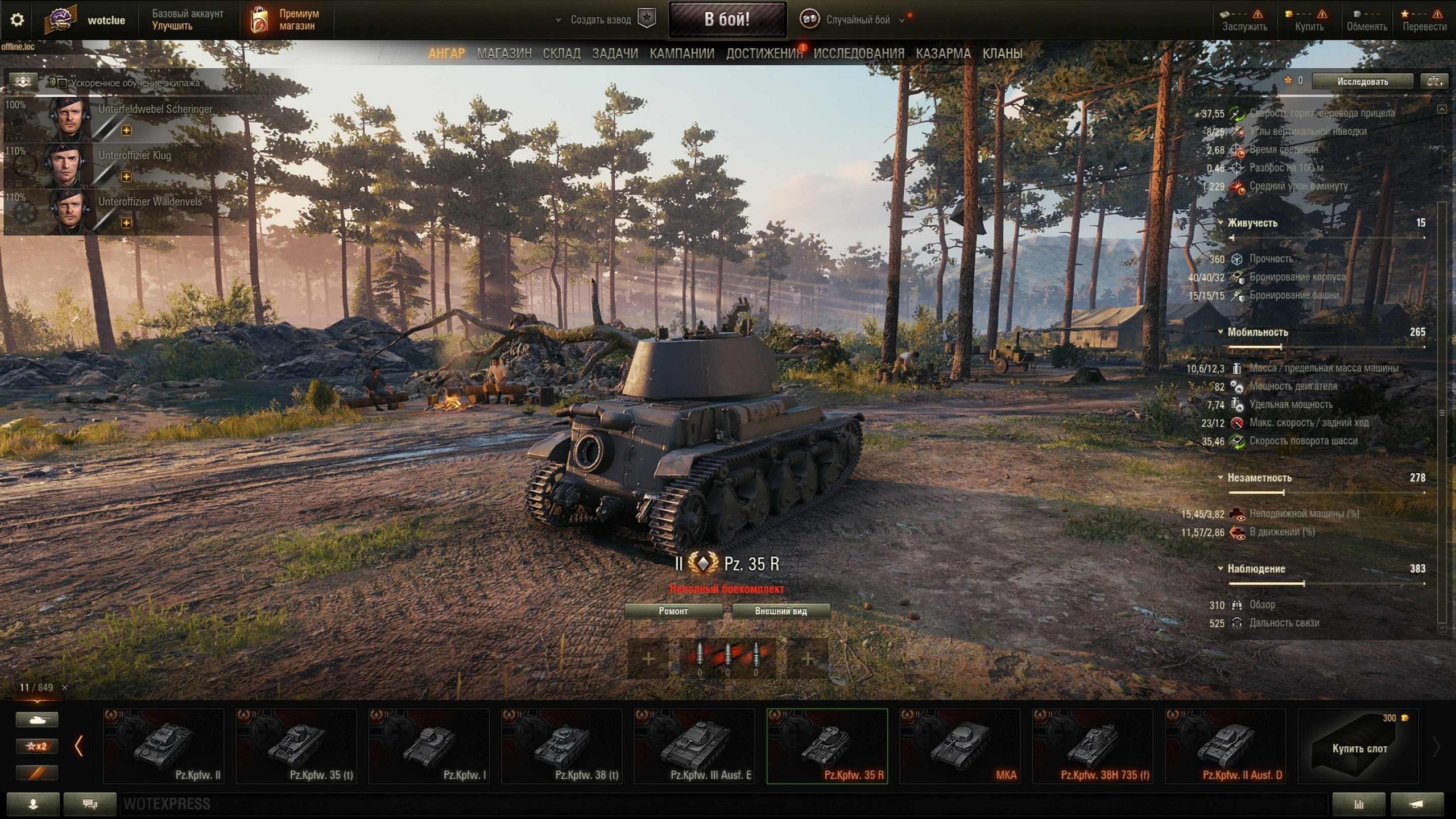Expand the Случайный бой mode dropdown
Viewport: 1456px width, 819px height.
tap(901, 20)
